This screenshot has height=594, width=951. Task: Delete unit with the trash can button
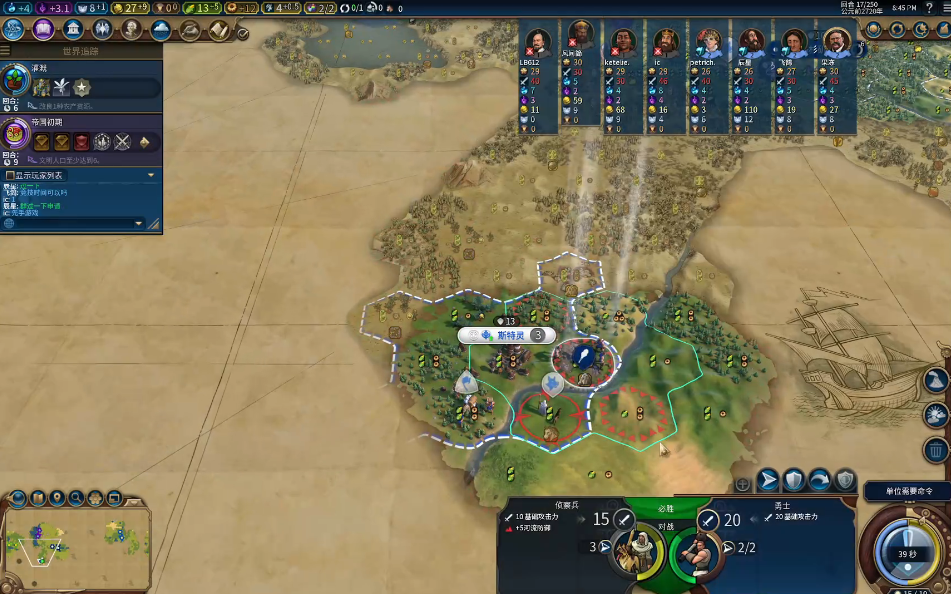coord(935,449)
